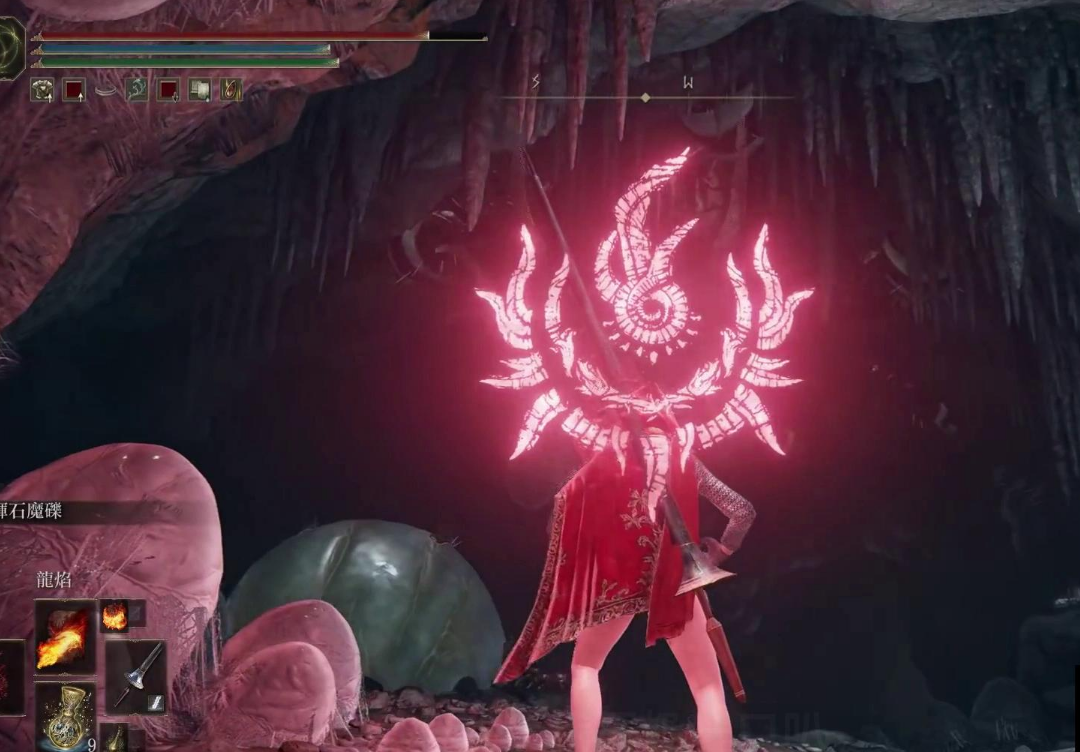The image size is (1080, 752).
Task: Use the golden flask quick item
Action: click(x=66, y=714)
